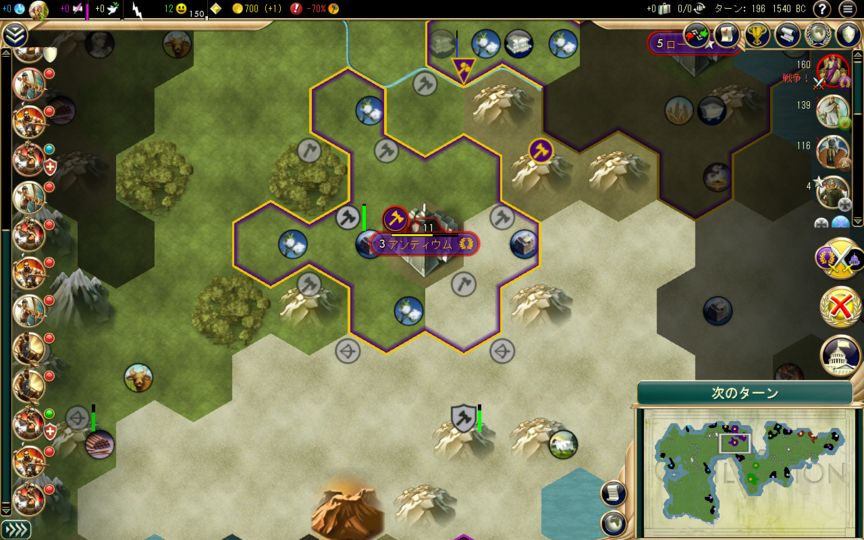Open the gold treasury display showing 700
This screenshot has width=864, height=540.
244,9
